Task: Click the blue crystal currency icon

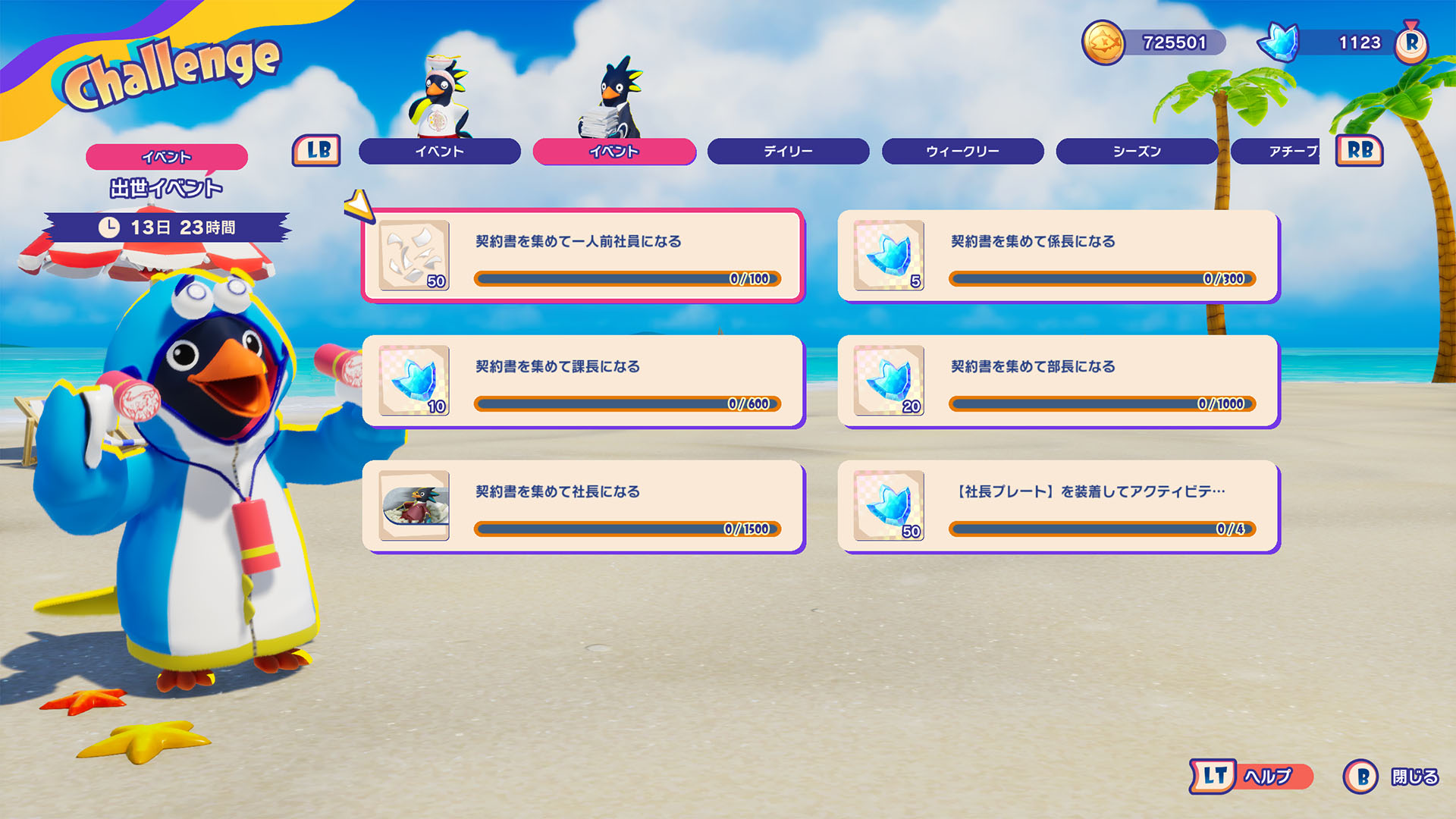Action: pyautogui.click(x=1280, y=42)
